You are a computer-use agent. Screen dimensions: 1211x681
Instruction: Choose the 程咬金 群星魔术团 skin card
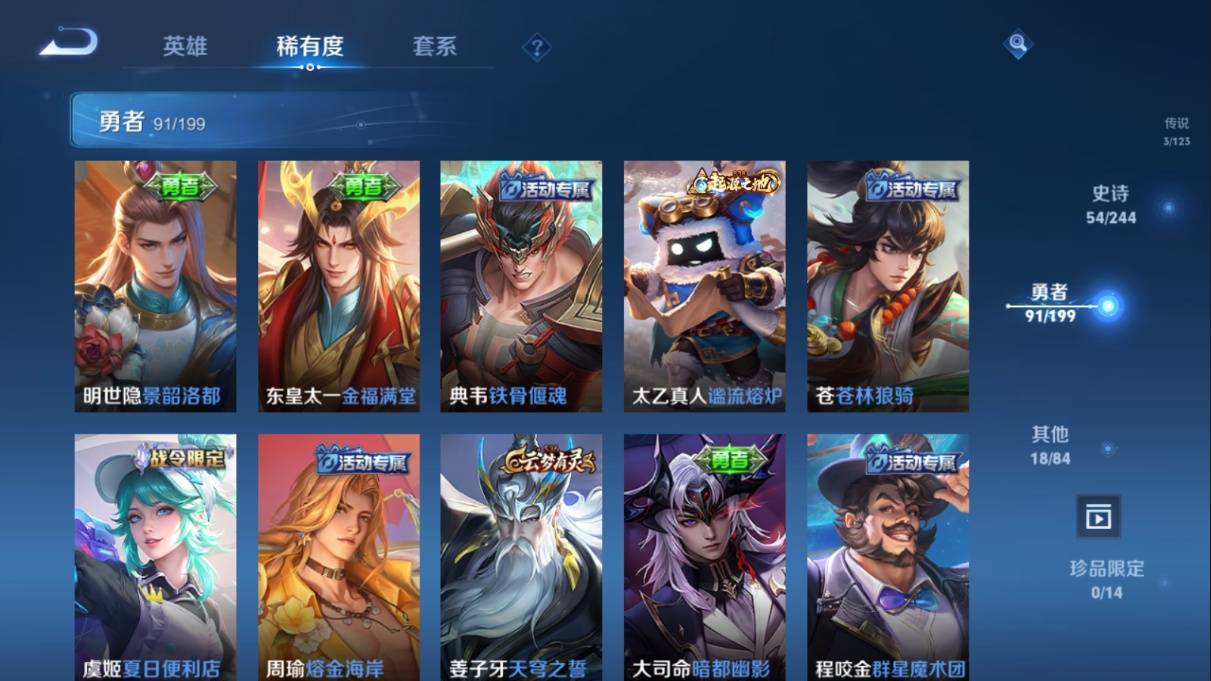click(888, 557)
